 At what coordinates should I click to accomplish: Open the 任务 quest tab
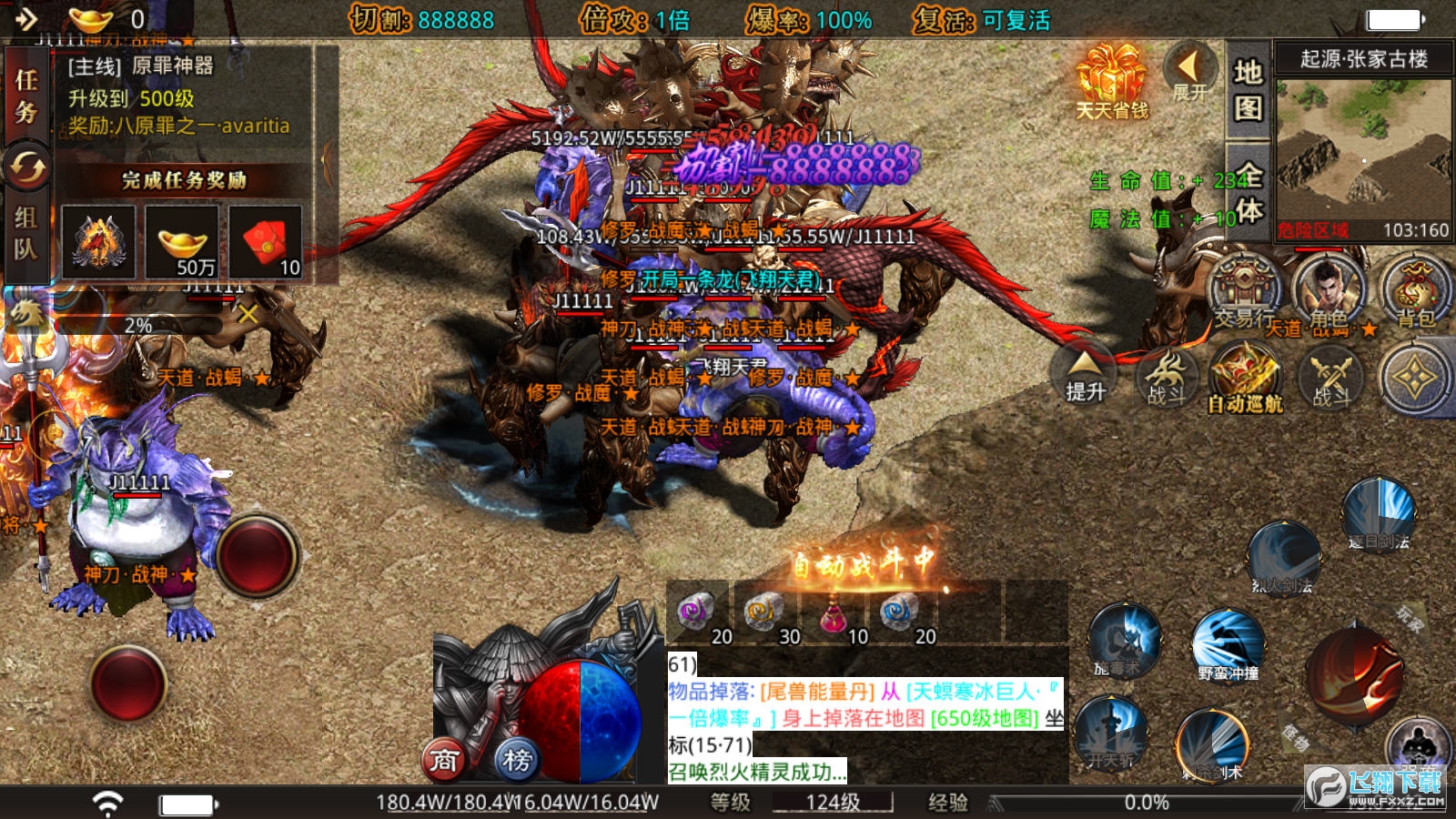pyautogui.click(x=26, y=96)
